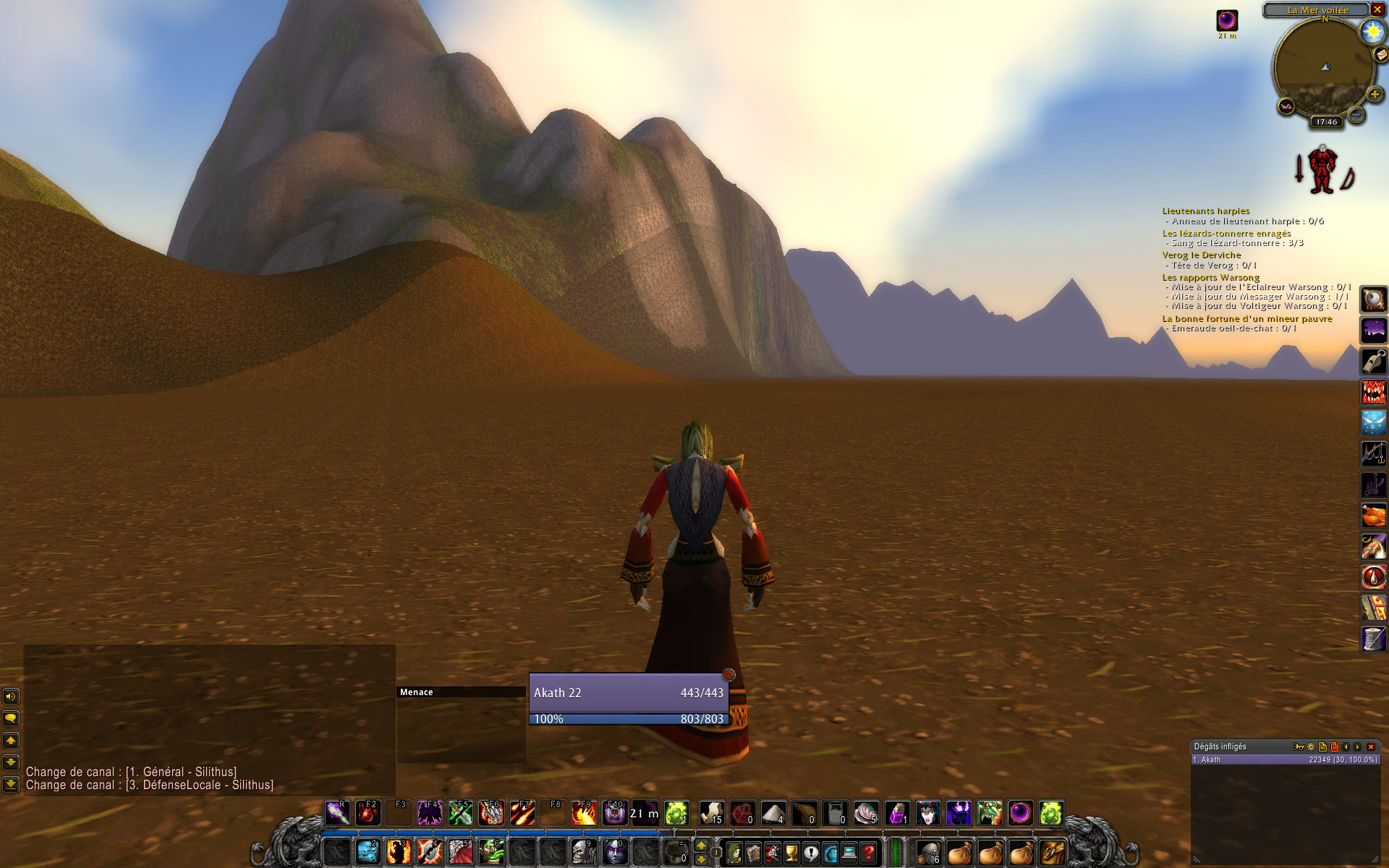The image size is (1389, 868).
Task: Collapse the Les rapports Warsong quest entry
Action: tap(1210, 277)
